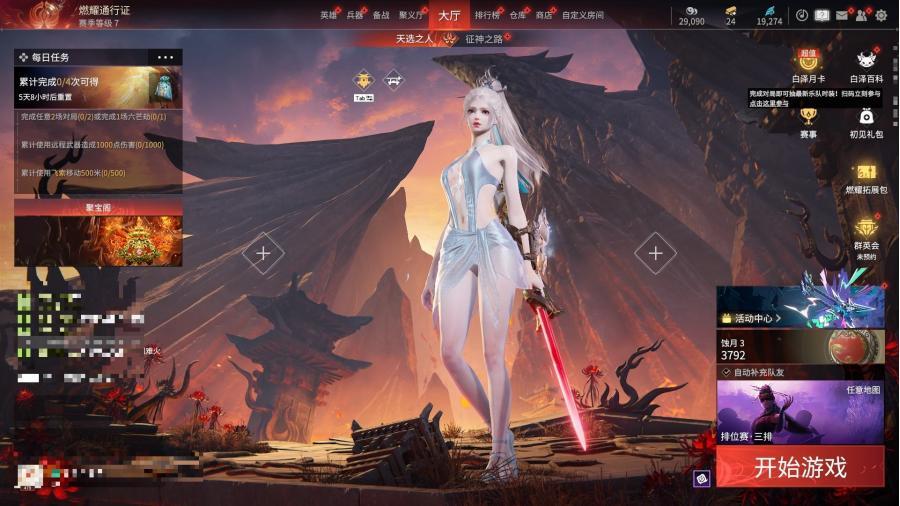The height and width of the screenshot is (506, 900).
Task: Choose the 排位赛·三排 game mode panel
Action: point(800,412)
